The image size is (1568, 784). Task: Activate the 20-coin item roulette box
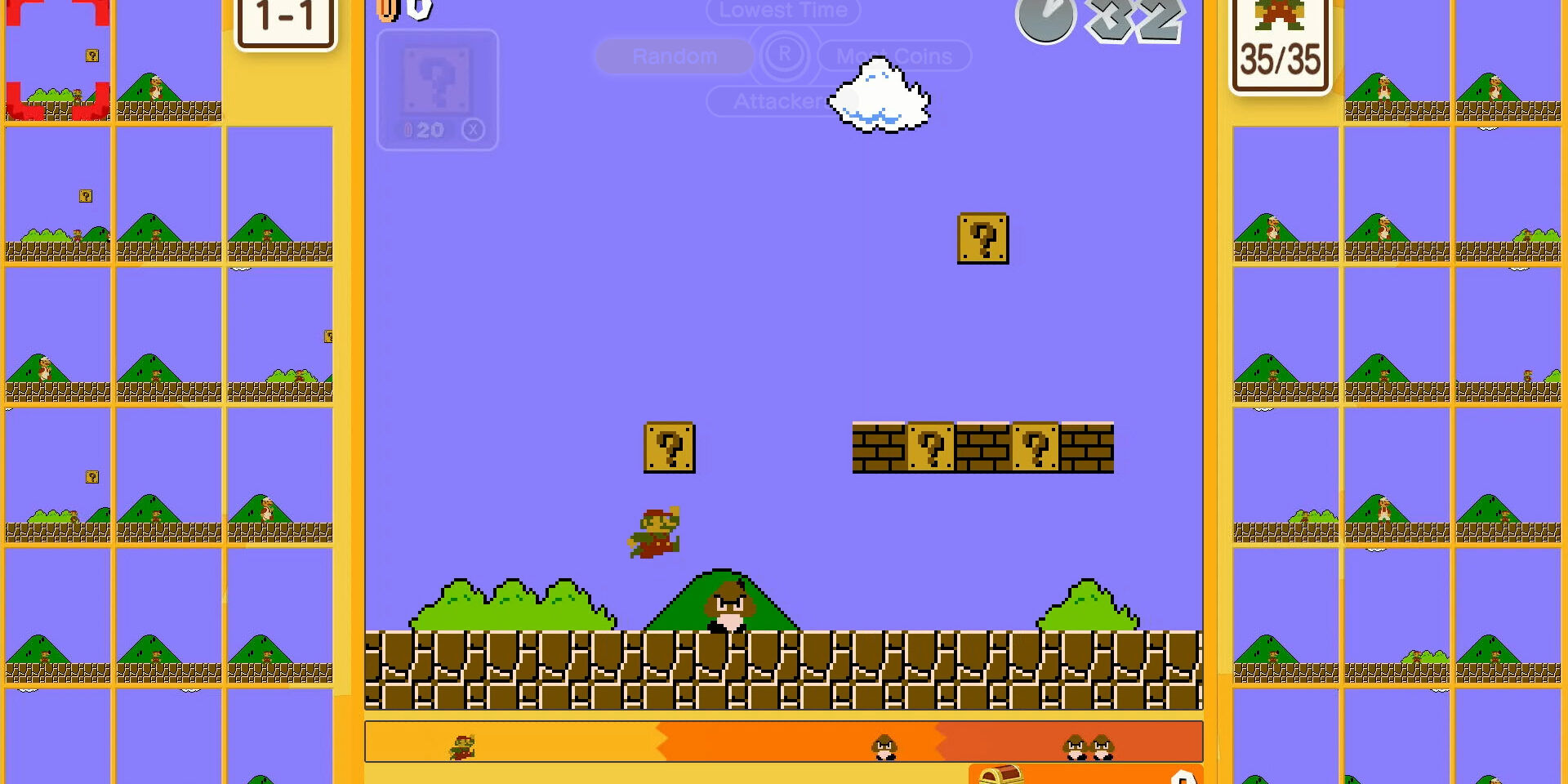click(x=438, y=90)
